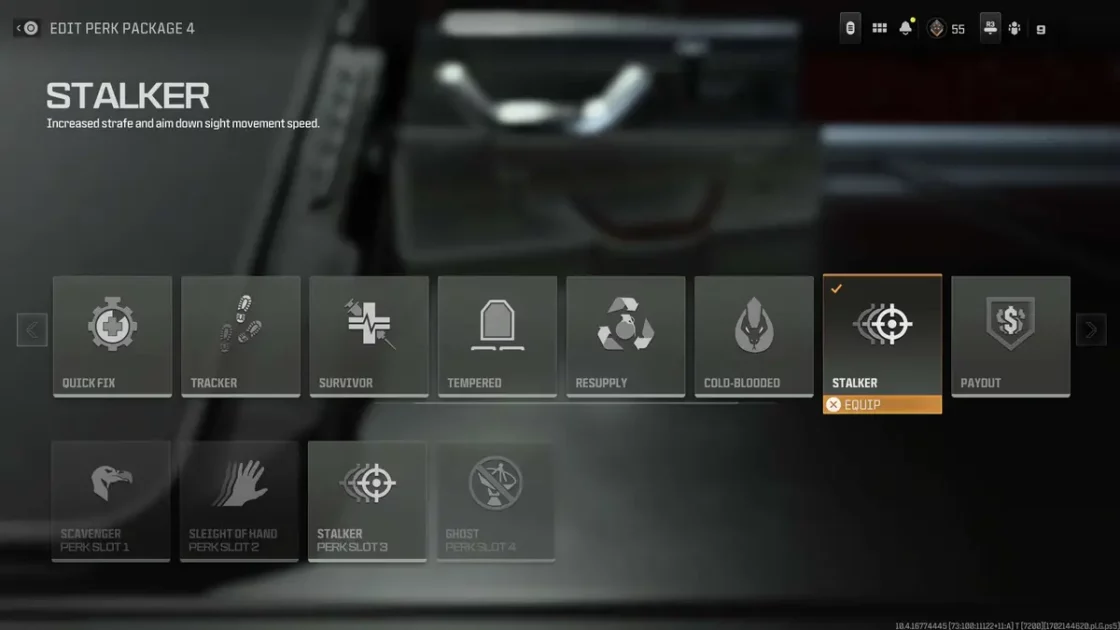Viewport: 1120px width, 630px height.
Task: Show previous perks with the left arrow
Action: coord(32,330)
